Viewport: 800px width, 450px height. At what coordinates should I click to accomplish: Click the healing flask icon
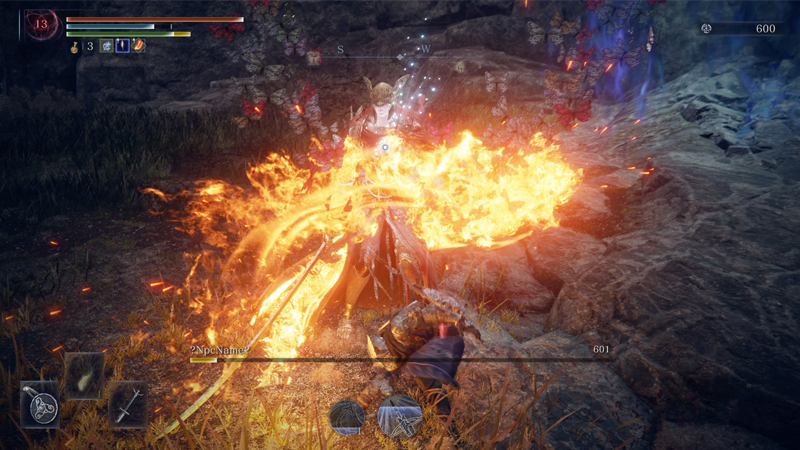[x=75, y=46]
